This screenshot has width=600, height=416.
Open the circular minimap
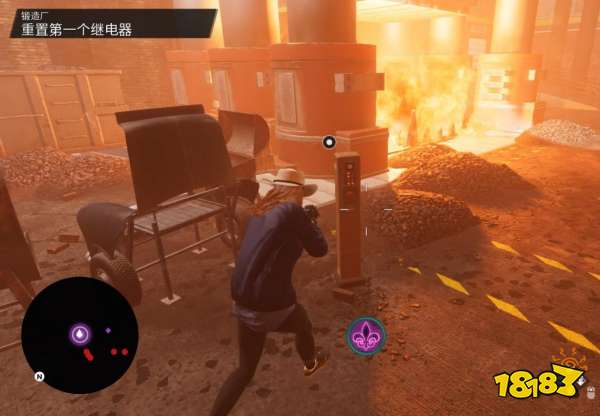coord(79,335)
